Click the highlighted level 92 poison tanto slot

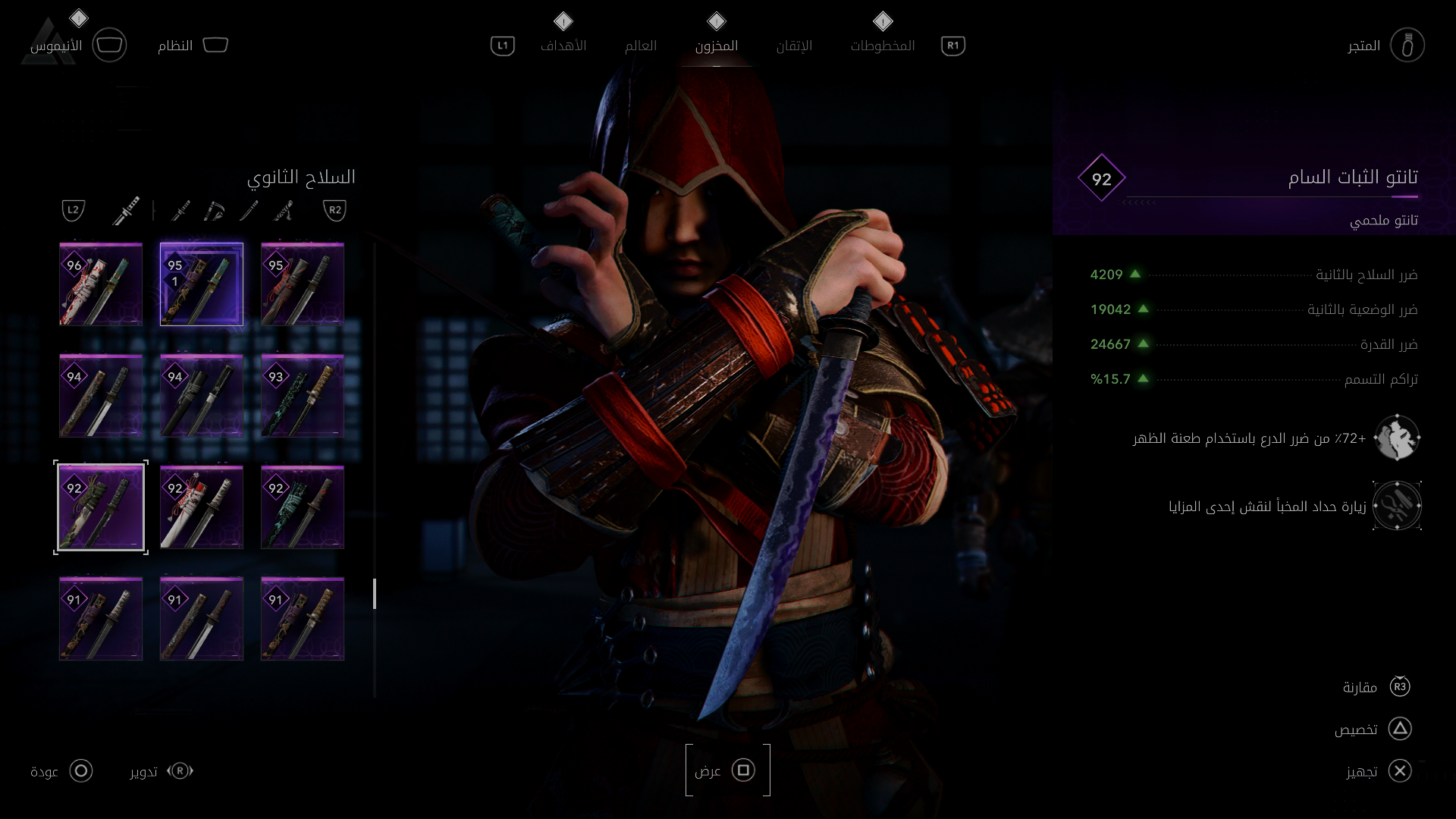(x=101, y=507)
